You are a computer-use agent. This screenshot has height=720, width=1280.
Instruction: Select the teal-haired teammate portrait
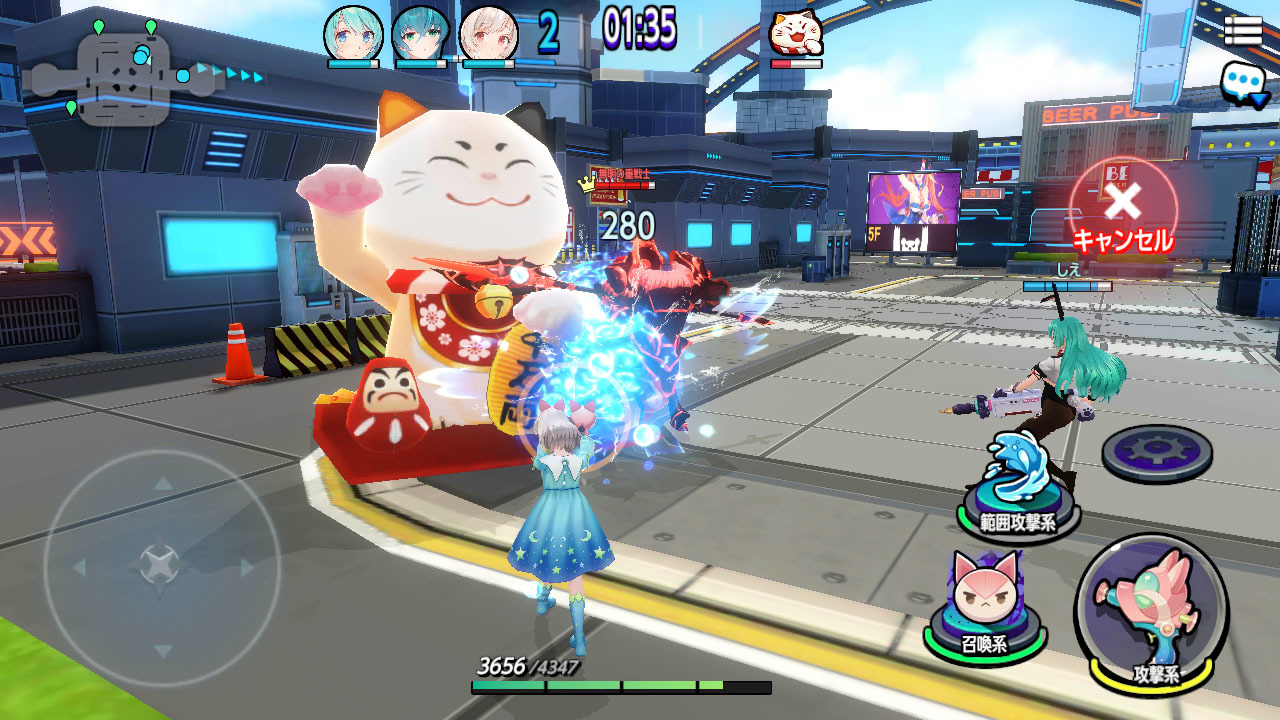pyautogui.click(x=420, y=34)
